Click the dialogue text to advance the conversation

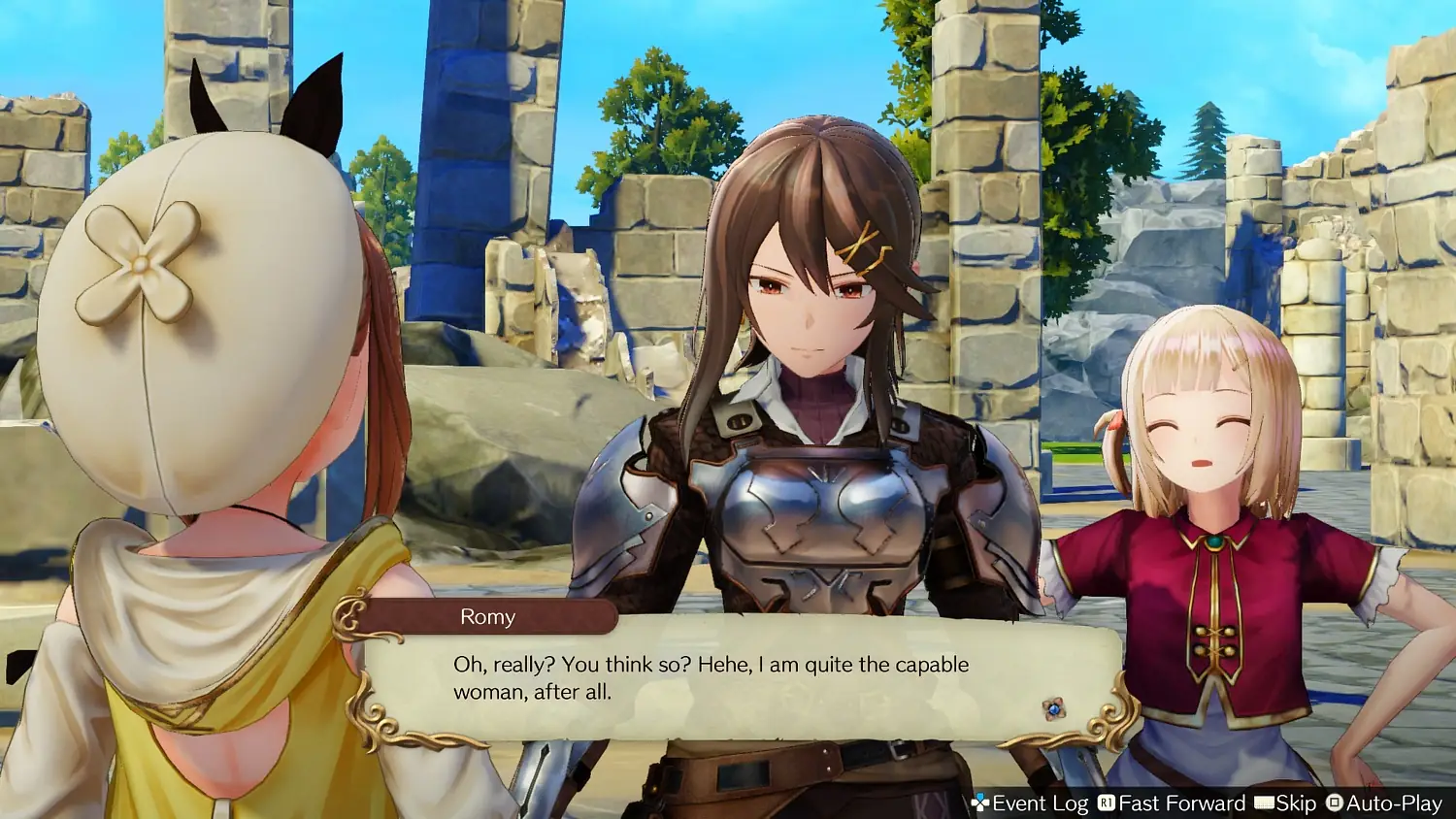[x=709, y=676]
